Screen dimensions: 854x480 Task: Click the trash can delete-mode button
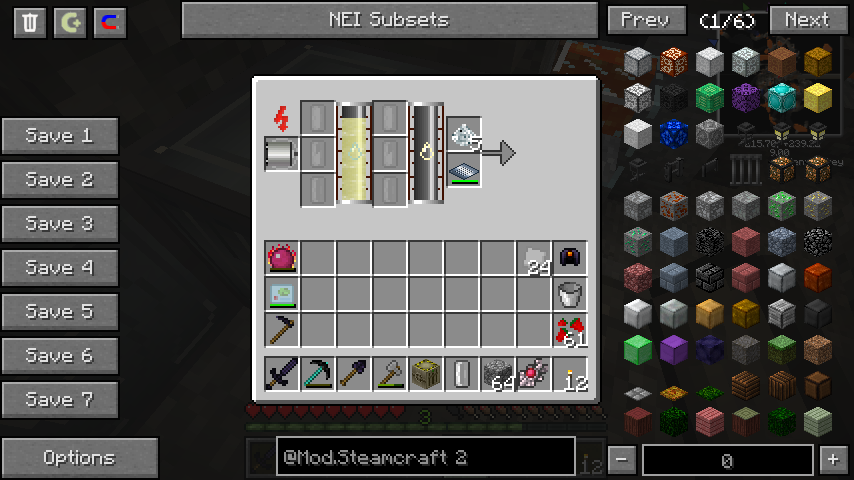point(31,22)
